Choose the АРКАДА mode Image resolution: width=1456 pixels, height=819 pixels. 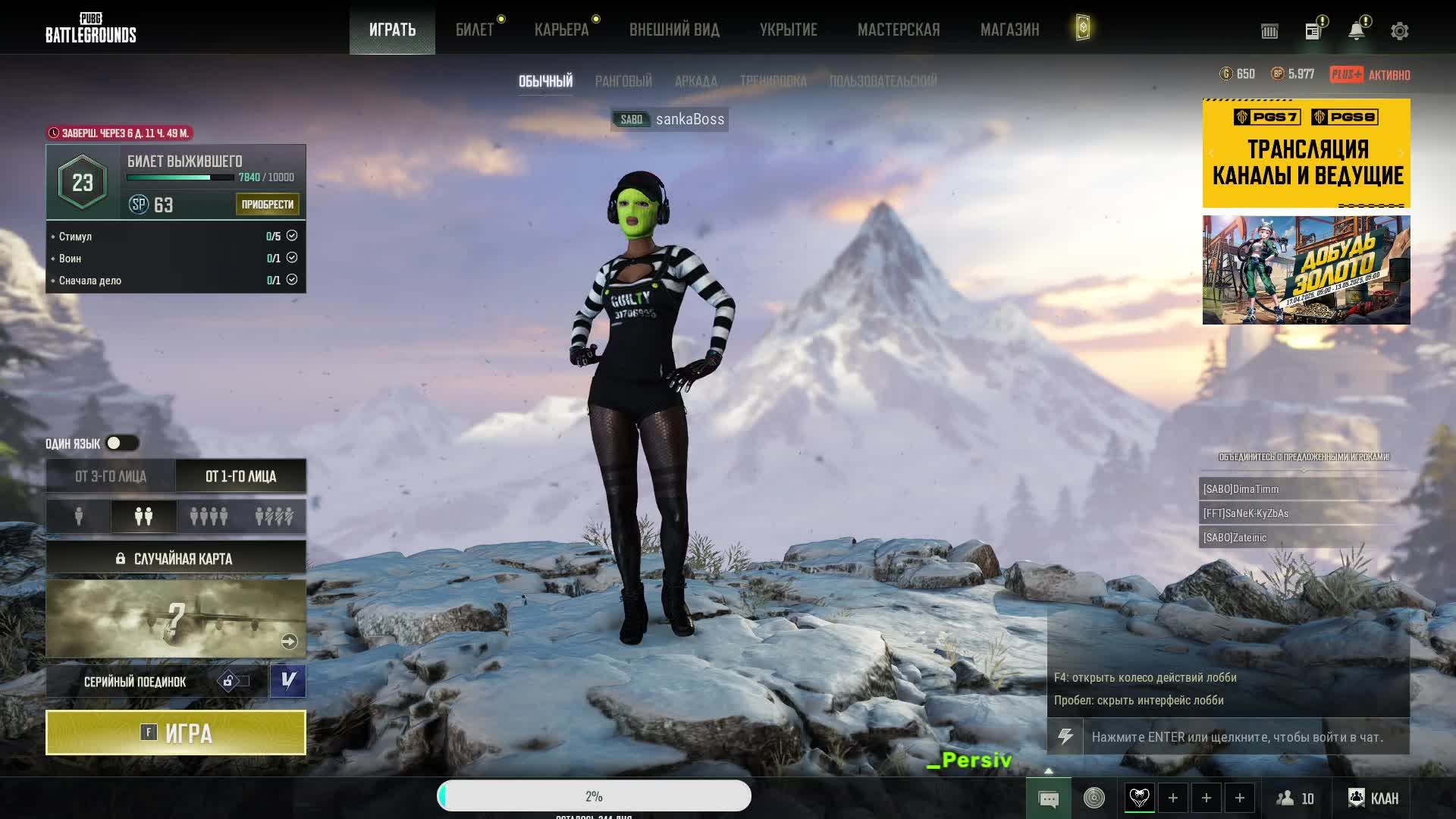coord(695,81)
